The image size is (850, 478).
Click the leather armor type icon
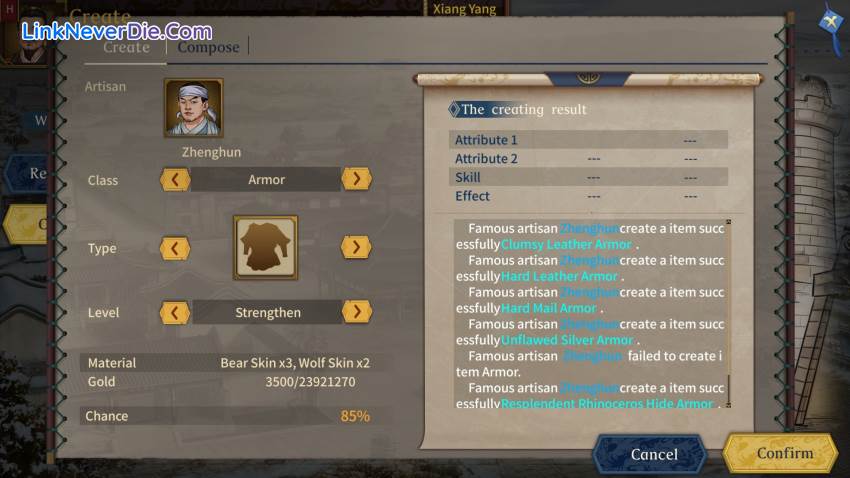(x=265, y=247)
